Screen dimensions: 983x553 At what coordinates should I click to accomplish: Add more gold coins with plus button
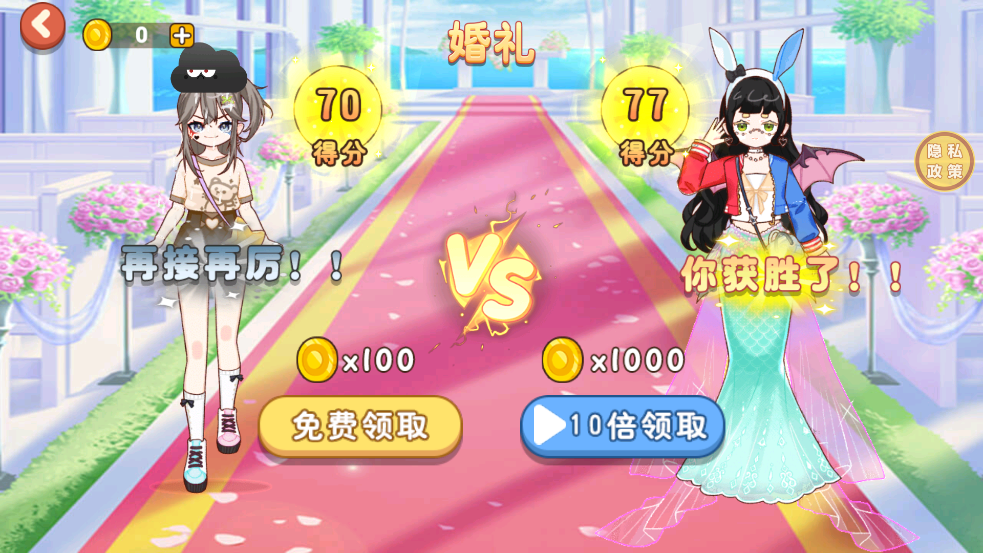[181, 35]
